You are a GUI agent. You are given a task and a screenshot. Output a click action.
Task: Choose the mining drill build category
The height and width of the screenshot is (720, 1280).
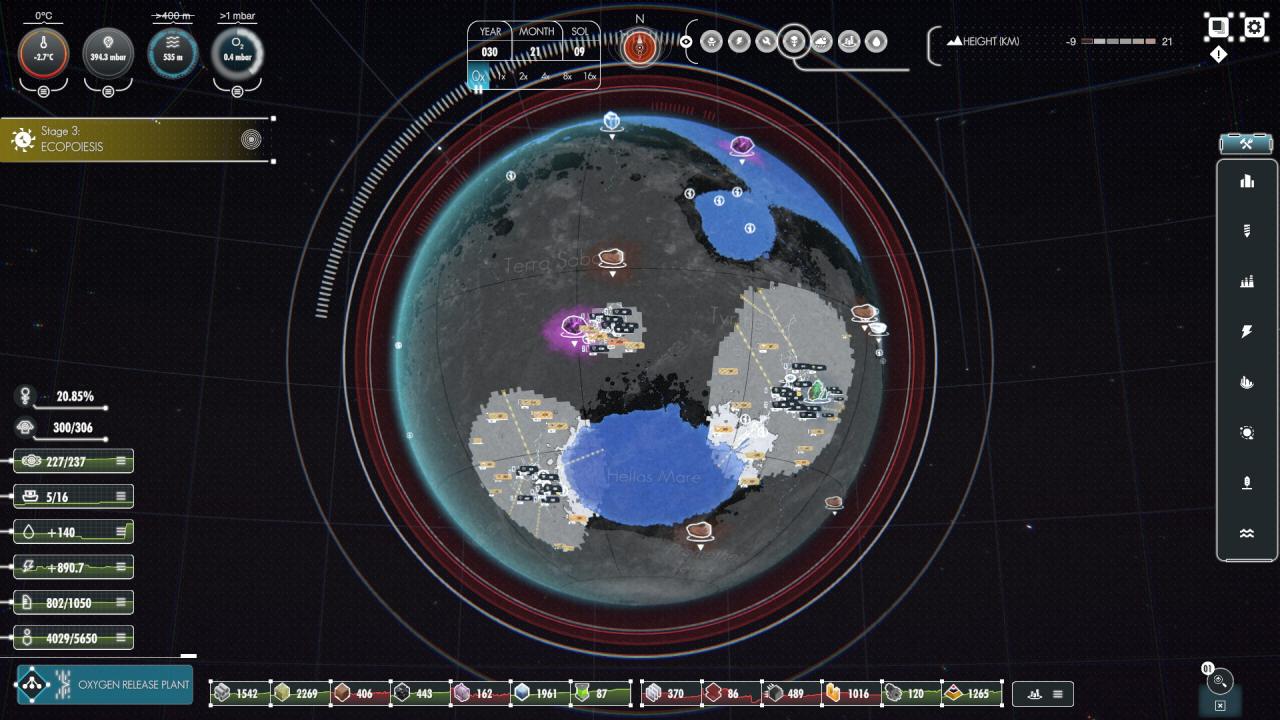(x=1246, y=231)
